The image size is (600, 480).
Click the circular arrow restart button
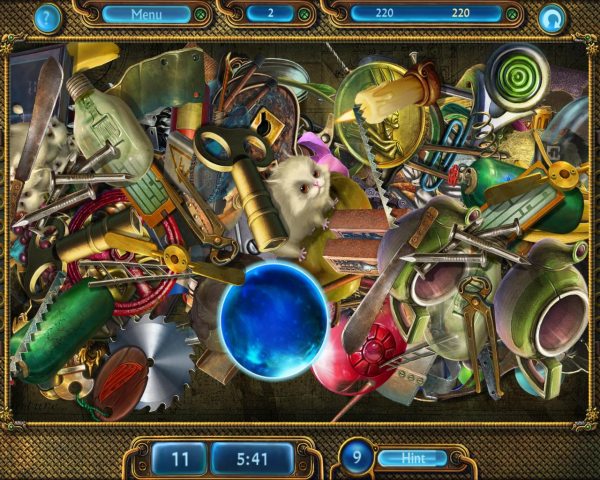click(x=551, y=18)
